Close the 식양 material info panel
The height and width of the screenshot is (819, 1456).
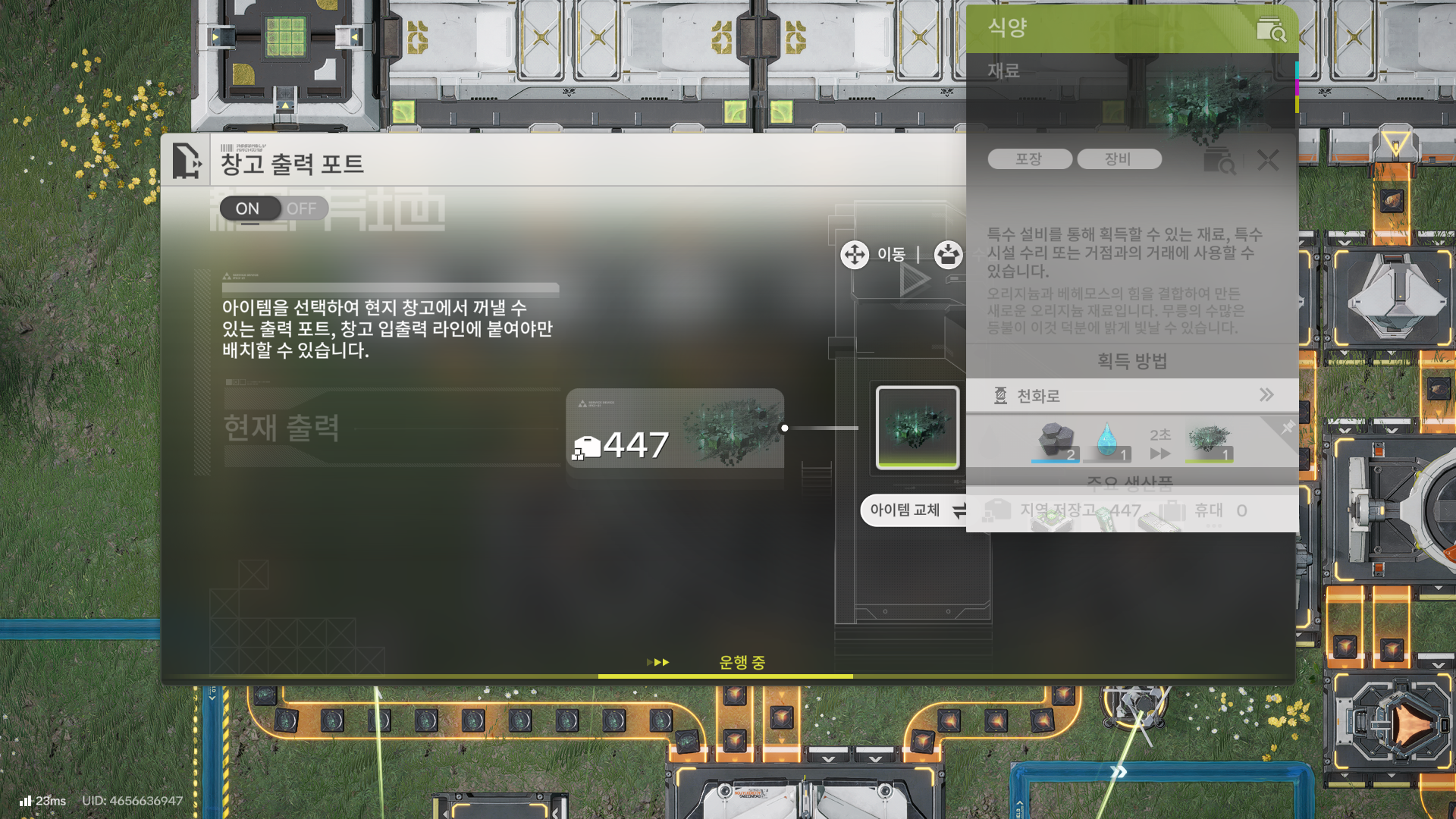[x=1267, y=161]
